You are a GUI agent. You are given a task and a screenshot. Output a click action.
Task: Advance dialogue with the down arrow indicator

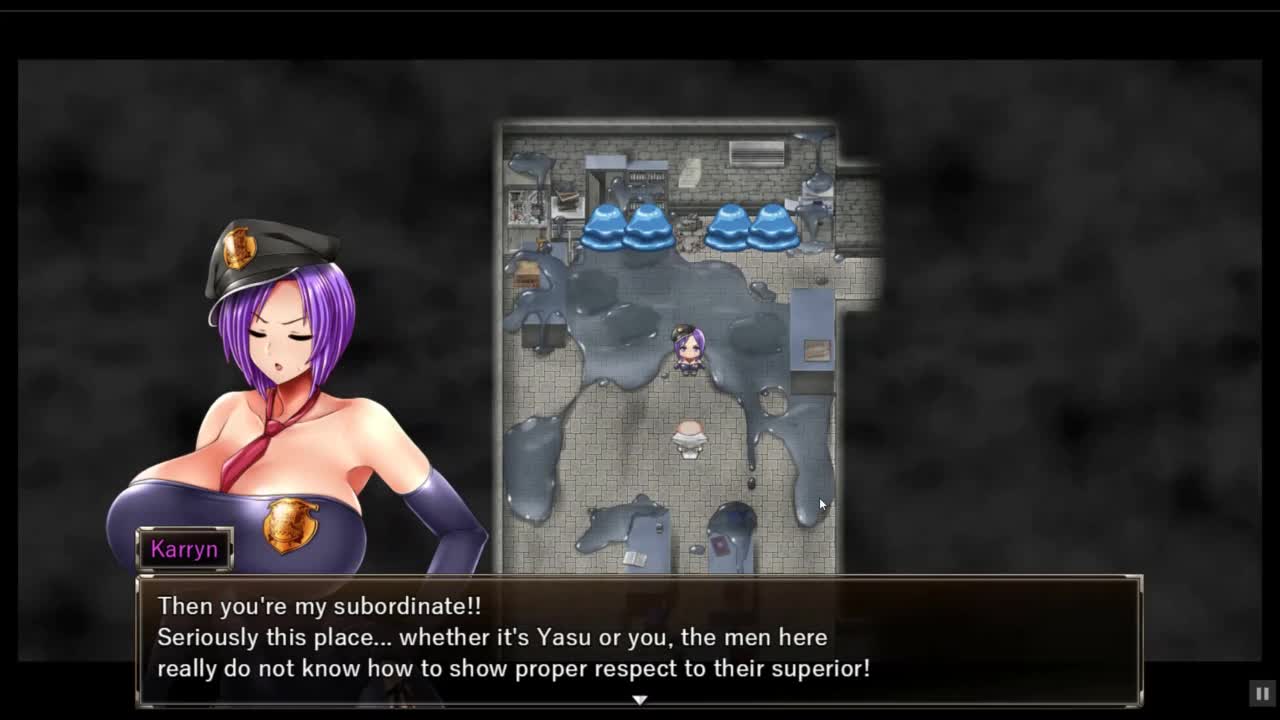point(640,700)
